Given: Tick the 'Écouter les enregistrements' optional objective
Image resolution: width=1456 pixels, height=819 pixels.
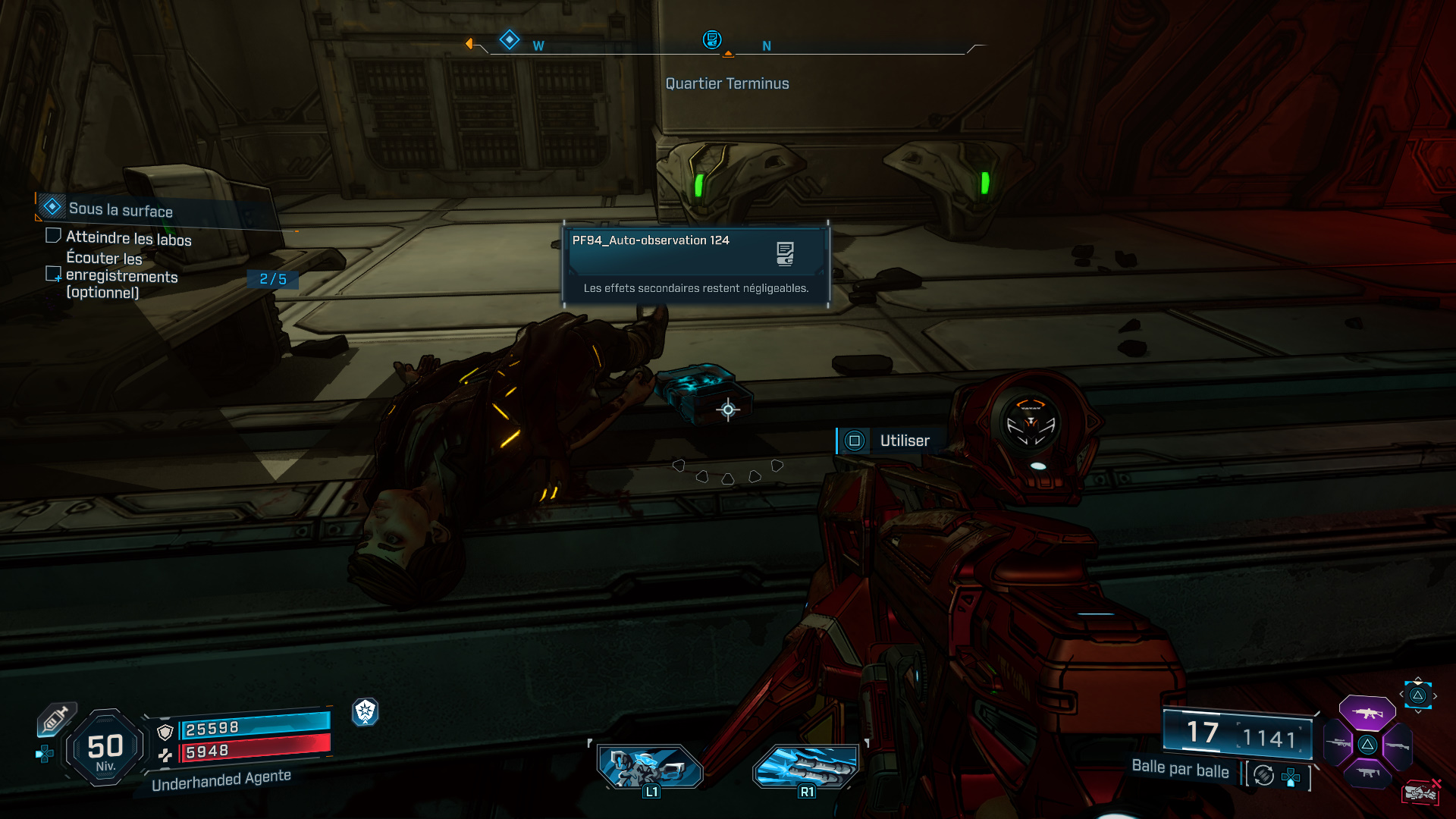Looking at the screenshot, I should click(53, 274).
